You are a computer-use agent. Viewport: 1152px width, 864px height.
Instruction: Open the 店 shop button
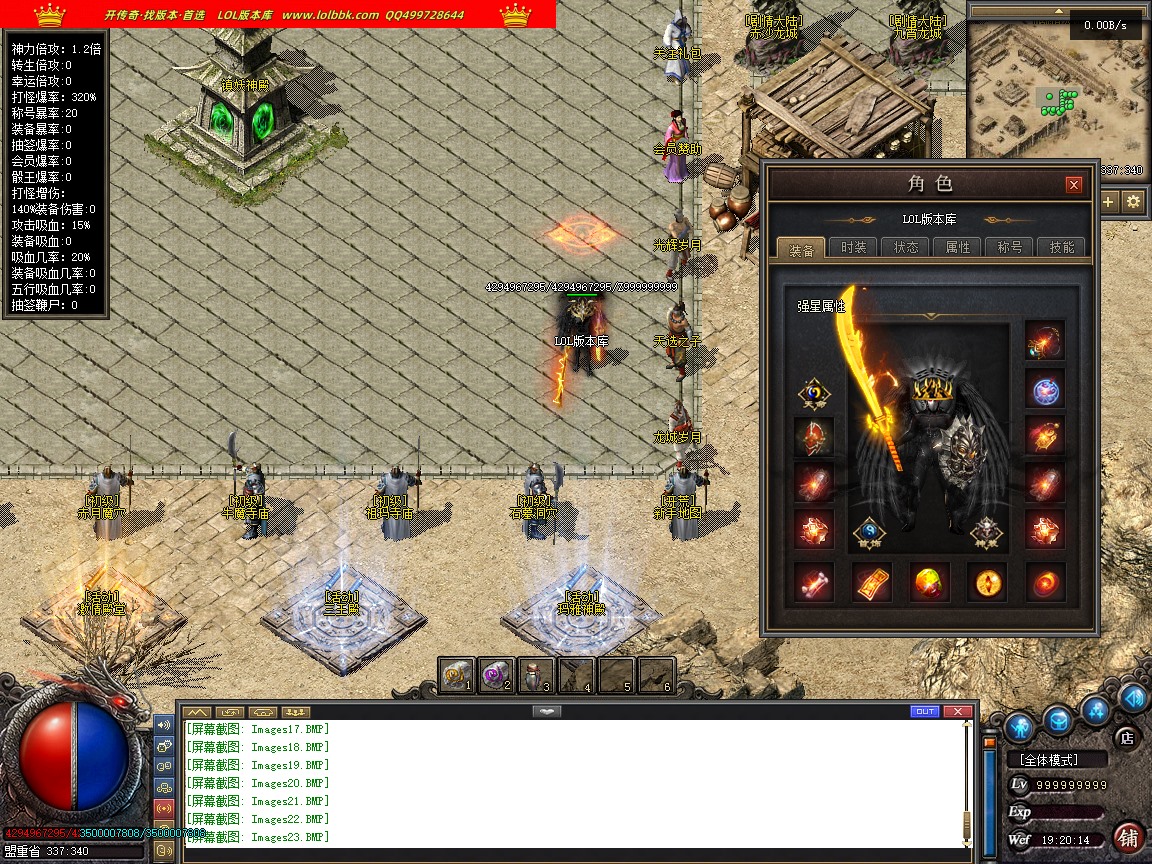1127,738
